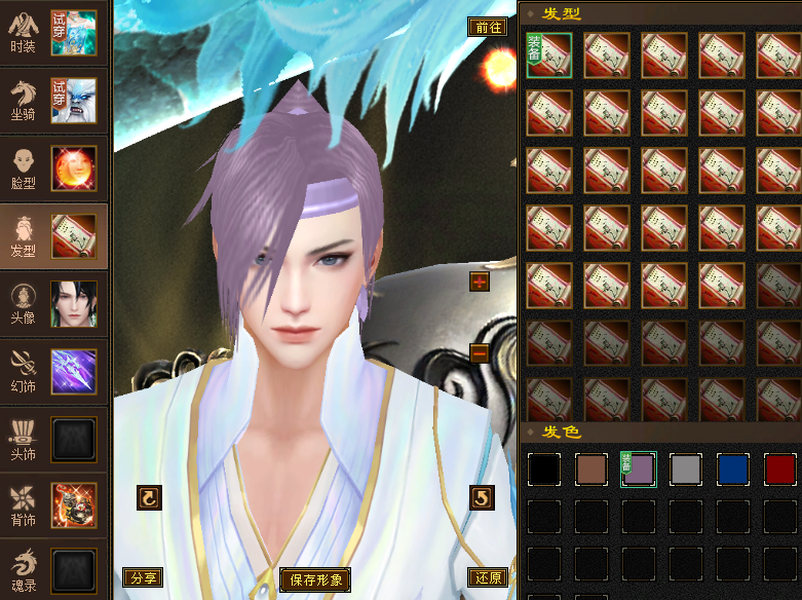Viewport: 802px width, 600px height.
Task: Reset appearance with the 还原 button
Action: click(487, 578)
